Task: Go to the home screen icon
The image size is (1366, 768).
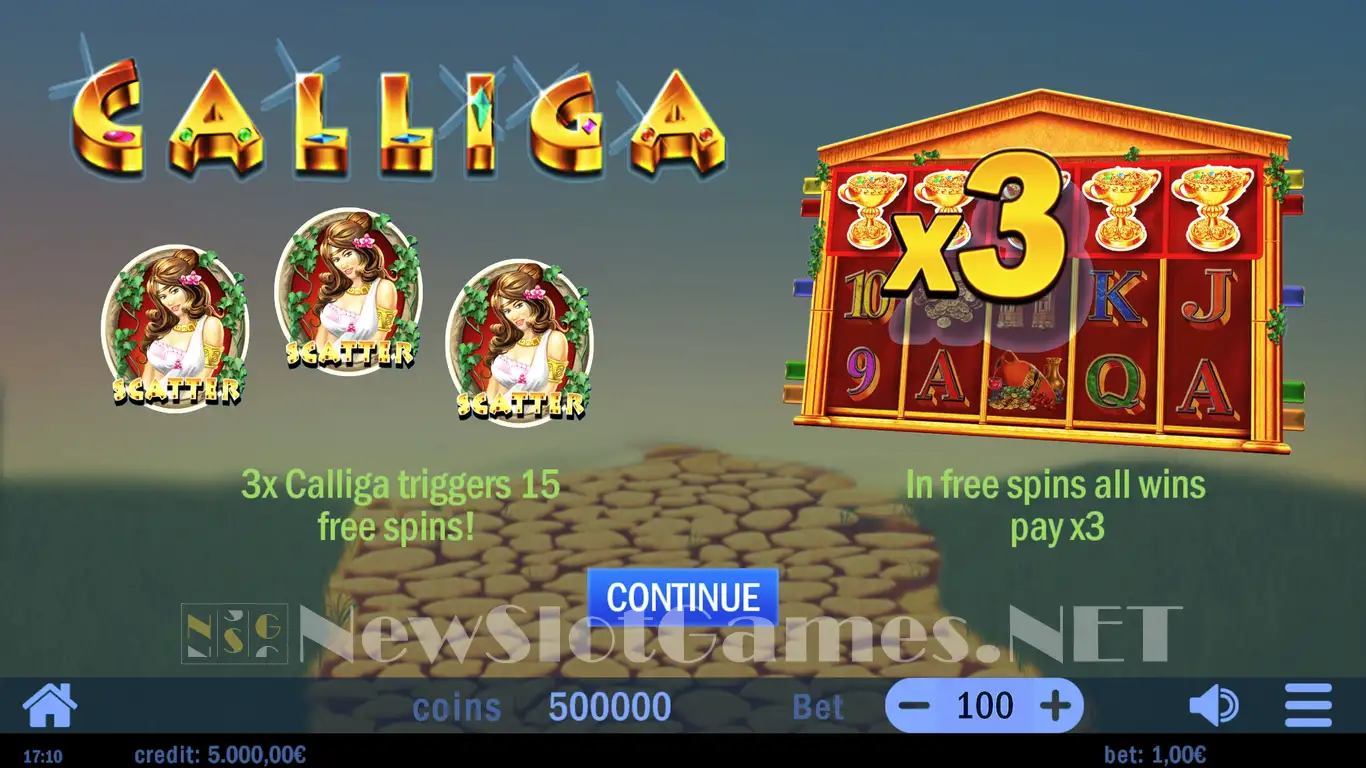Action: [49, 706]
